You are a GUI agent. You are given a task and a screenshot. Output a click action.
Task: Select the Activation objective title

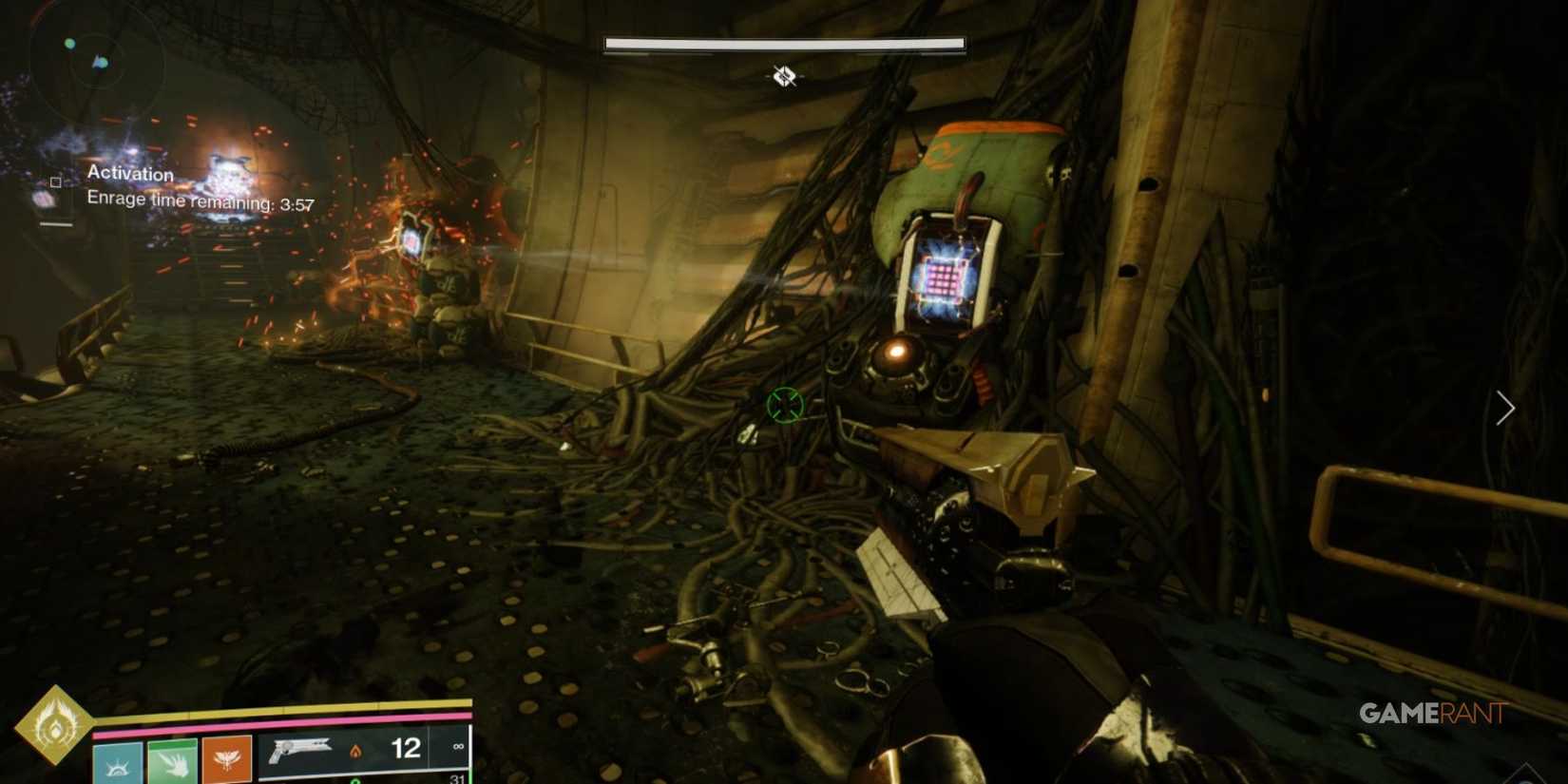click(130, 174)
